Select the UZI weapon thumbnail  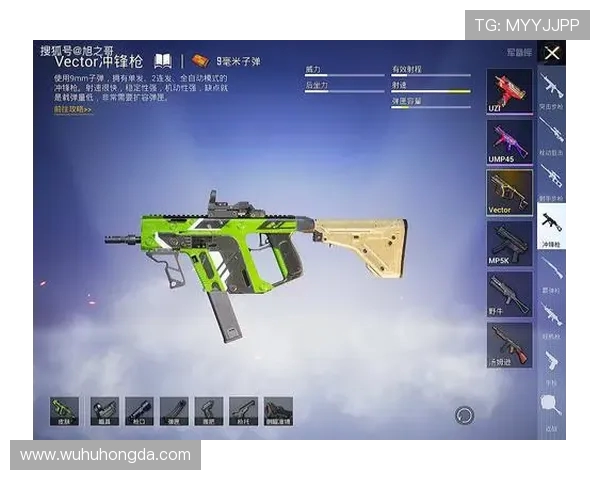tap(508, 91)
